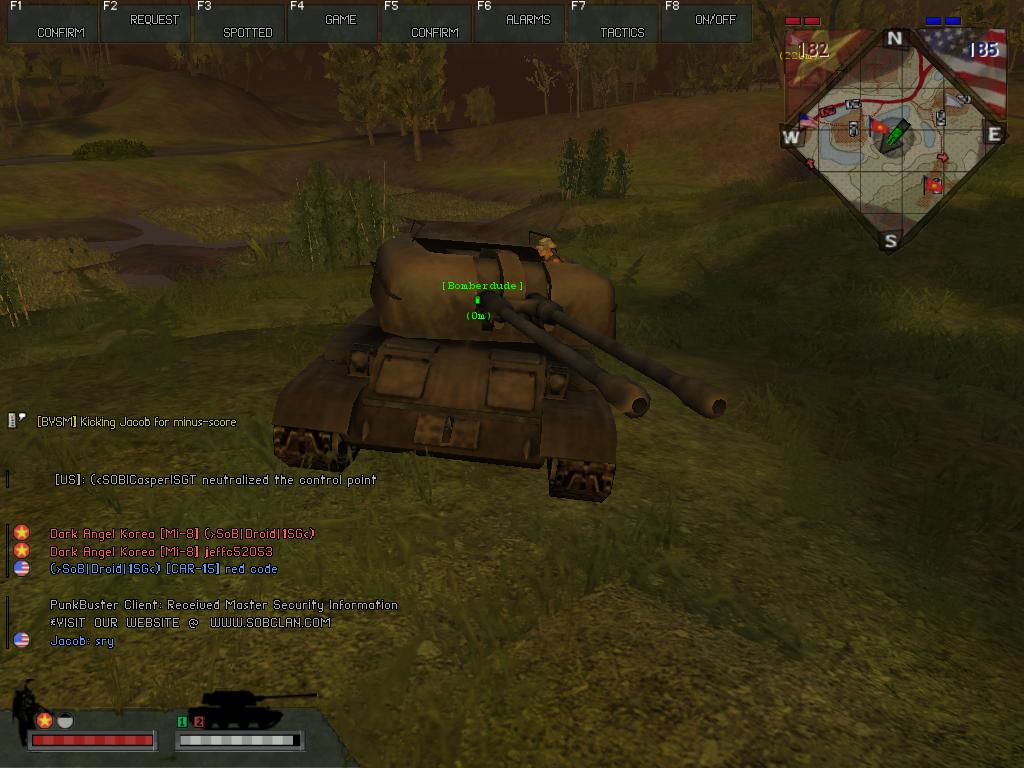Image resolution: width=1024 pixels, height=768 pixels.
Task: Select the red seat 2 indicator
Action: click(x=199, y=721)
